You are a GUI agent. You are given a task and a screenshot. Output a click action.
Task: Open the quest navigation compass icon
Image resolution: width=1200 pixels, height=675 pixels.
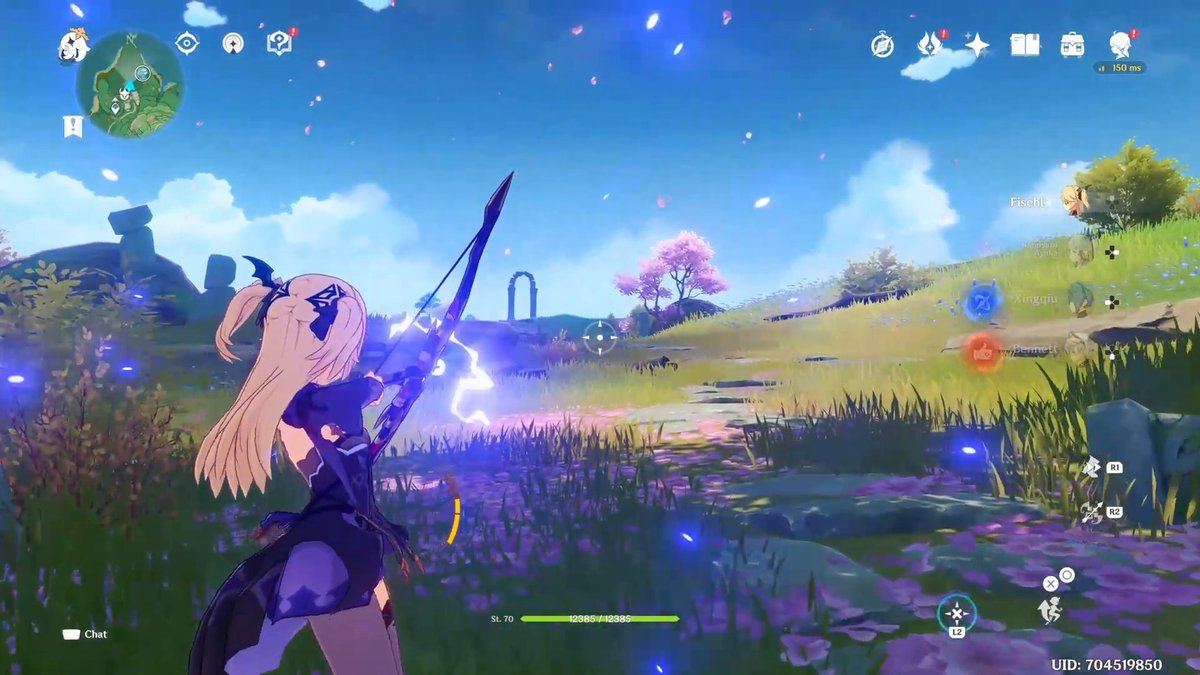(232, 43)
